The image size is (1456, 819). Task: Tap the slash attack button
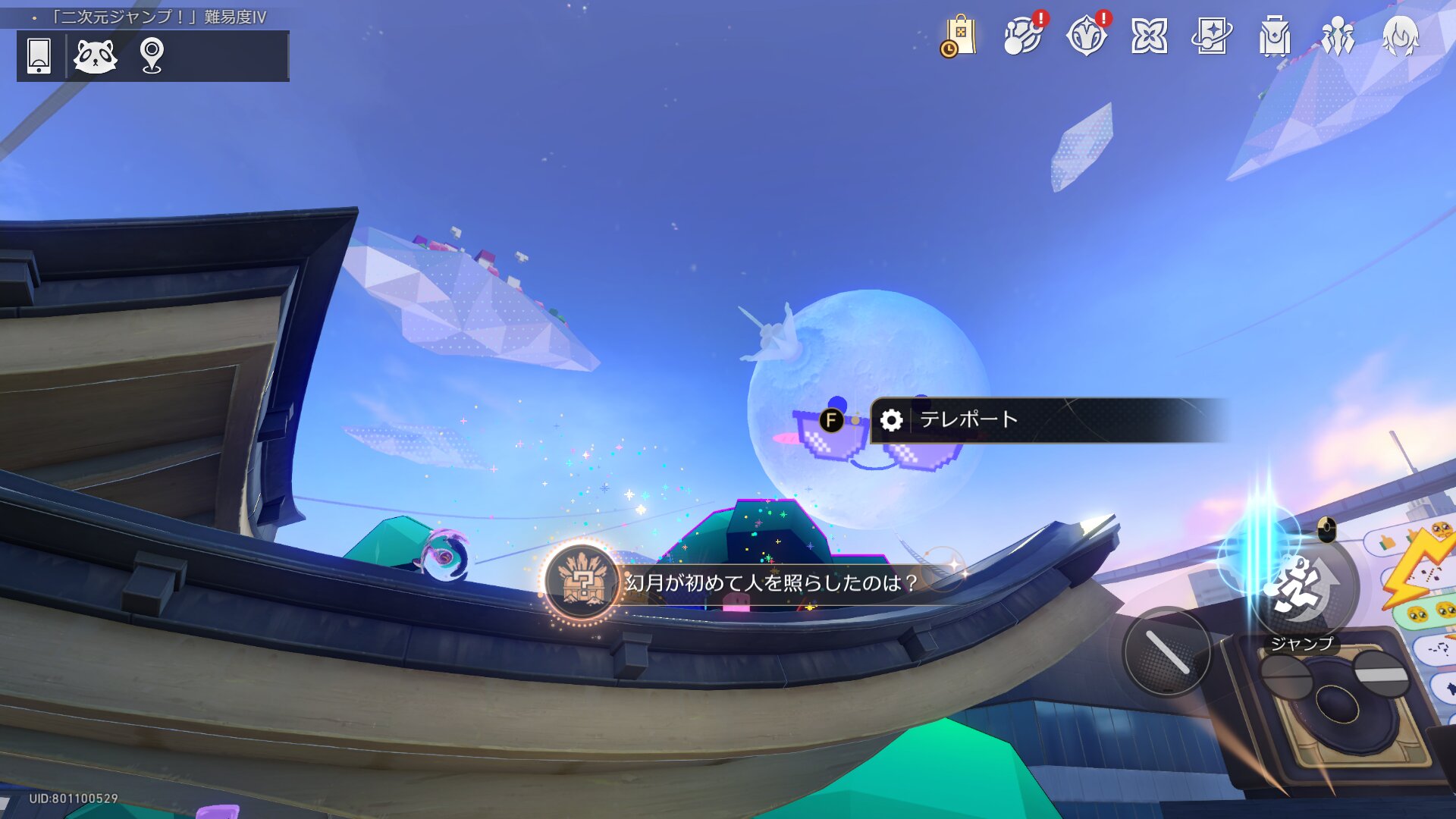pyautogui.click(x=1167, y=651)
